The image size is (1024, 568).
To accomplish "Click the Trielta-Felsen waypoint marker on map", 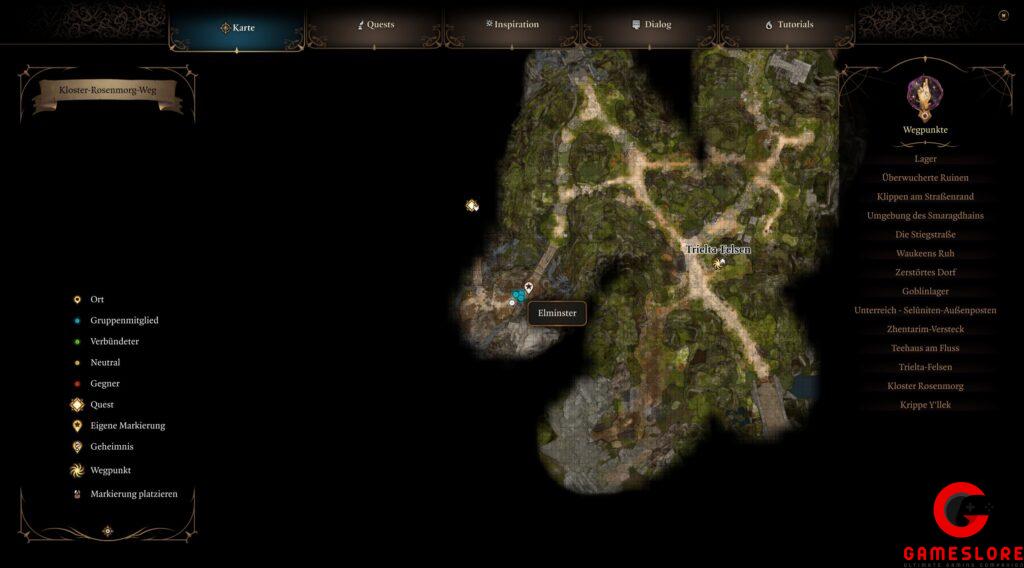I will [718, 263].
